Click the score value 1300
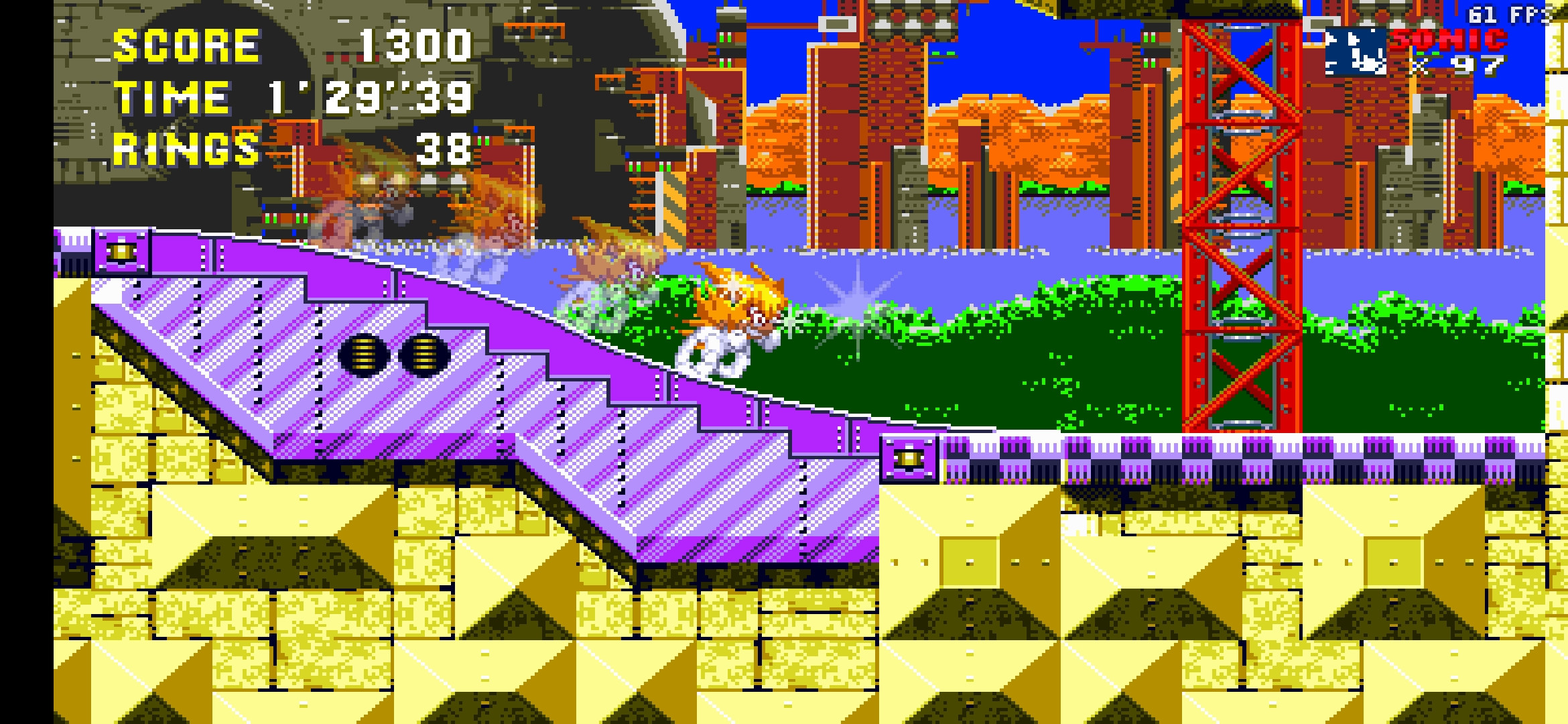This screenshot has width=1568, height=724. pos(412,48)
